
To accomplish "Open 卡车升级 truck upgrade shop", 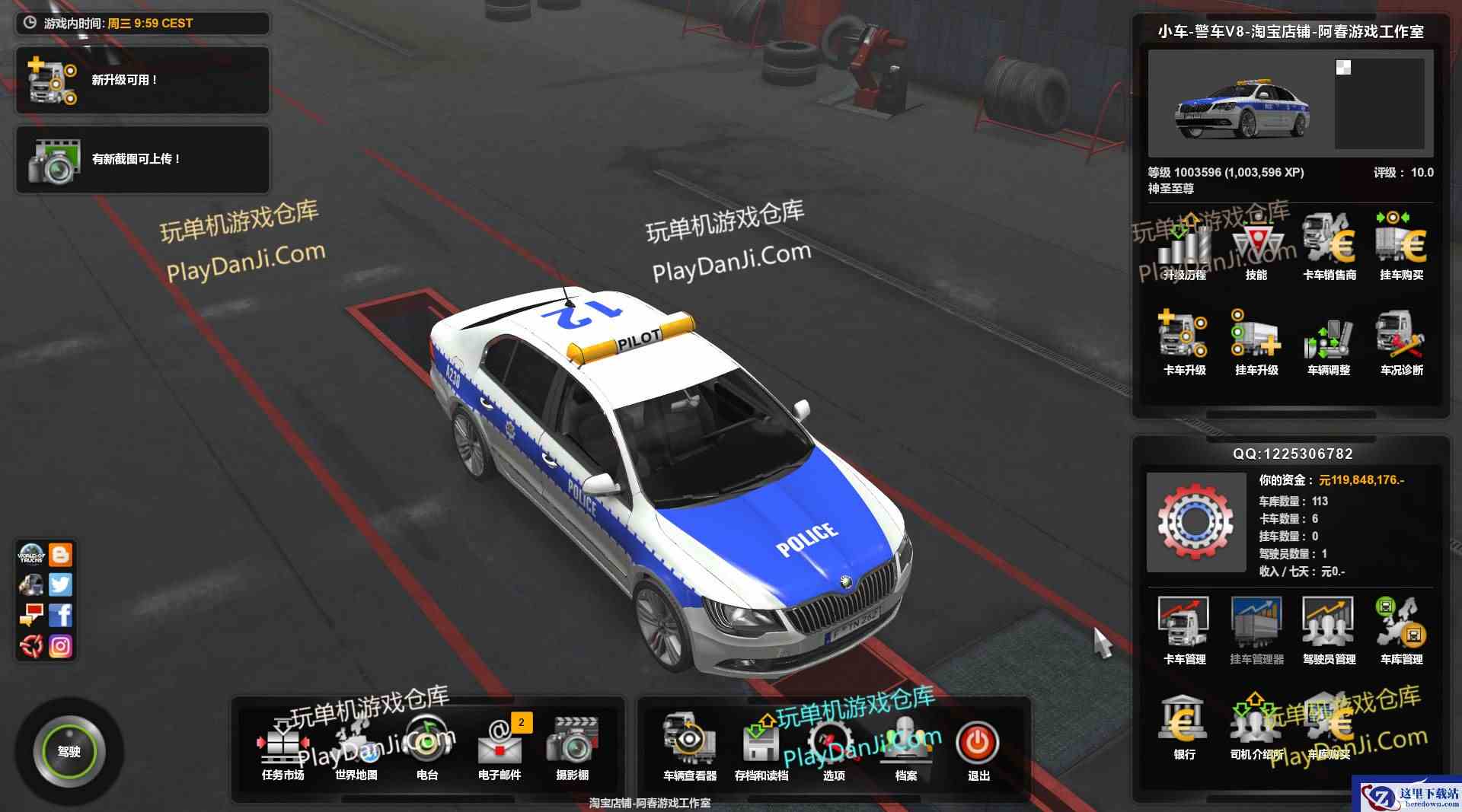I will [x=1184, y=342].
